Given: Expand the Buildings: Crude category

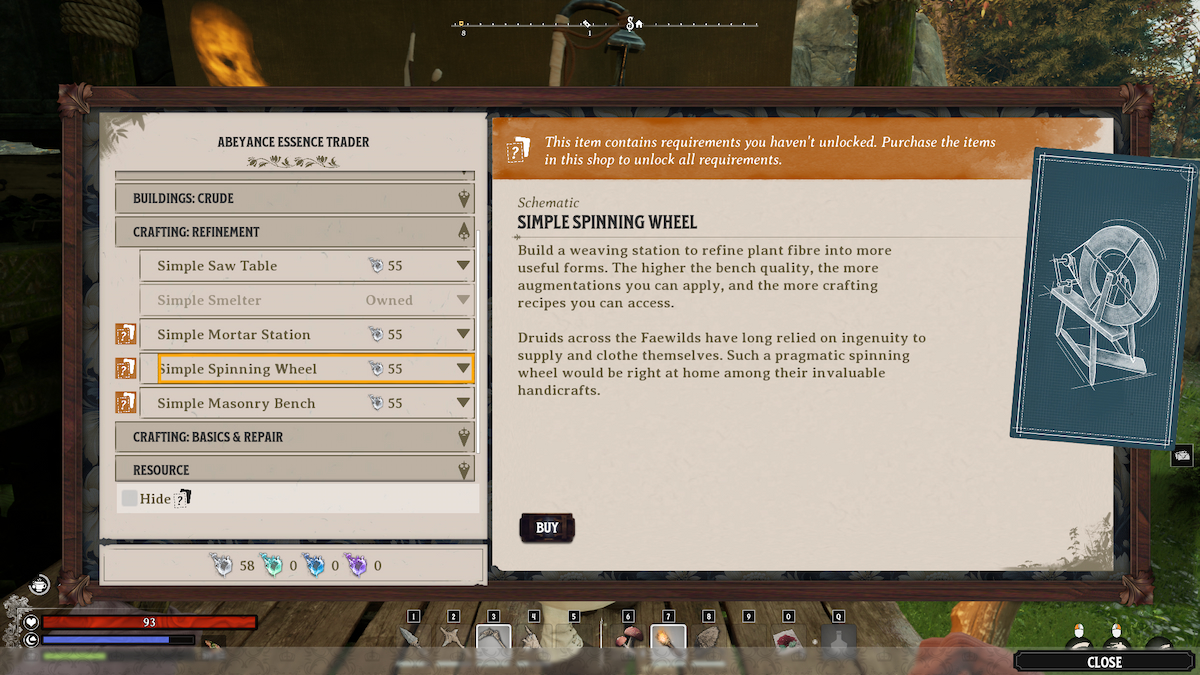Looking at the screenshot, I should (x=295, y=198).
